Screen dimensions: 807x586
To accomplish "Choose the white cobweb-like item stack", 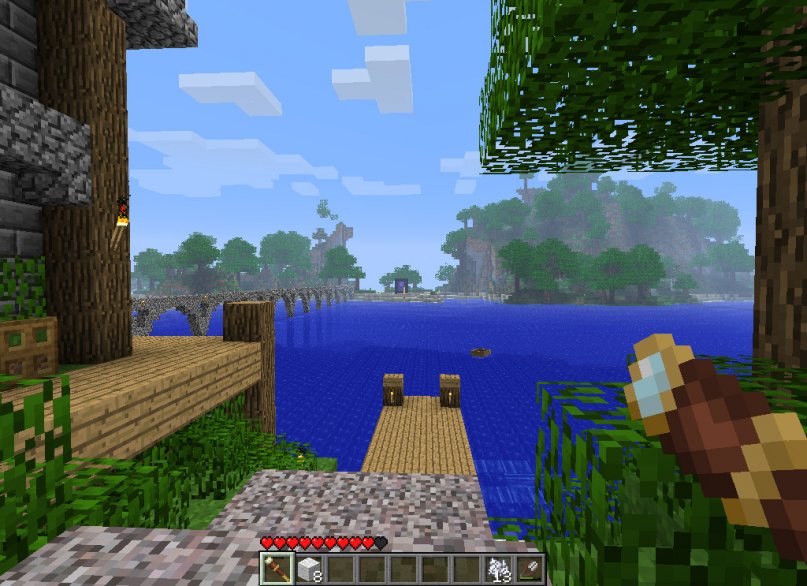I will tap(498, 569).
